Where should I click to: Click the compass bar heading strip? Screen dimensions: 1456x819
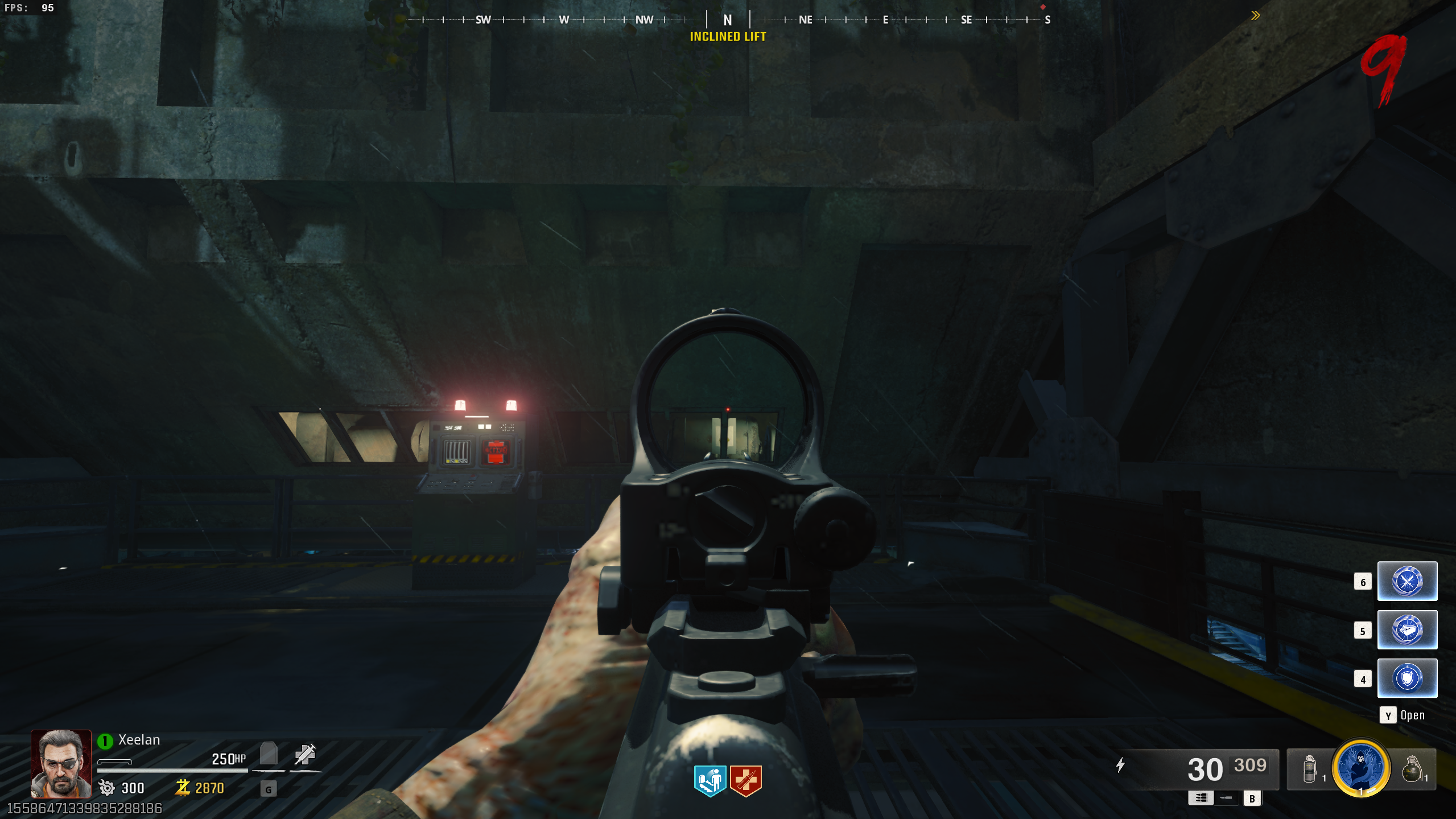728,20
